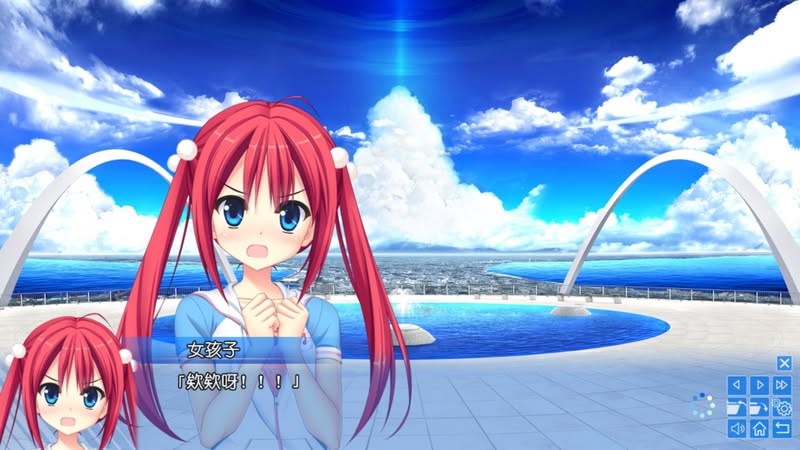800x450 pixels.
Task: Start auto-play with the right triangle button
Action: 760,384
